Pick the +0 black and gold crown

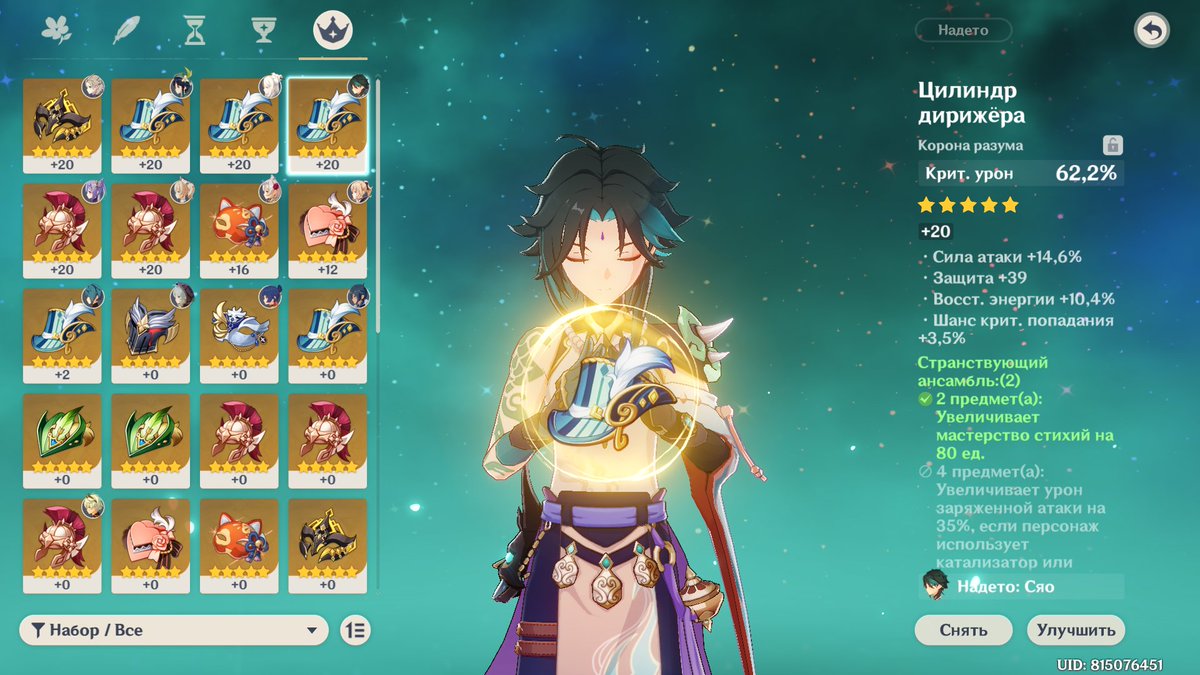click(328, 544)
